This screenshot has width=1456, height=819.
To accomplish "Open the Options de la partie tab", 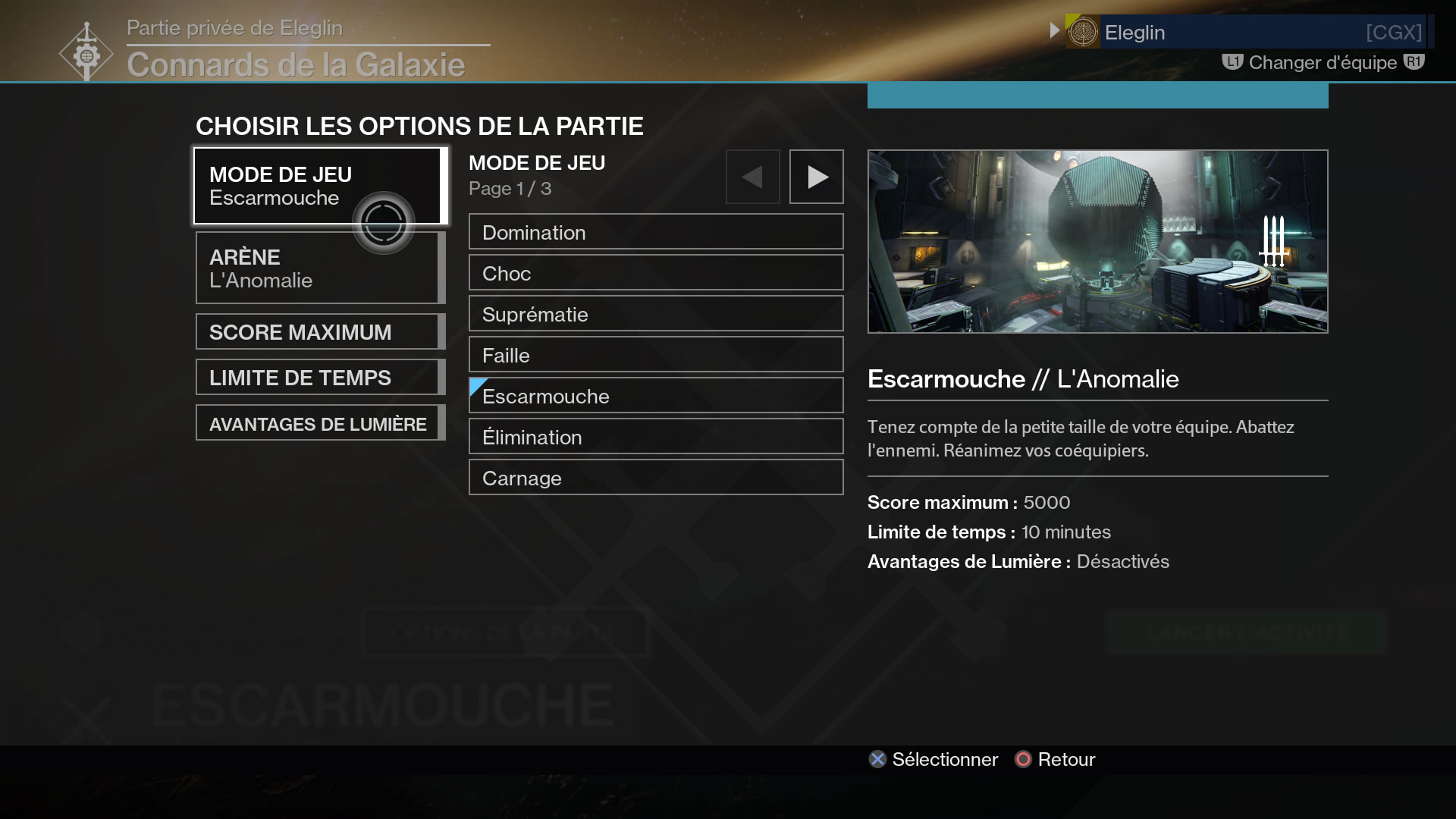I will point(503,632).
